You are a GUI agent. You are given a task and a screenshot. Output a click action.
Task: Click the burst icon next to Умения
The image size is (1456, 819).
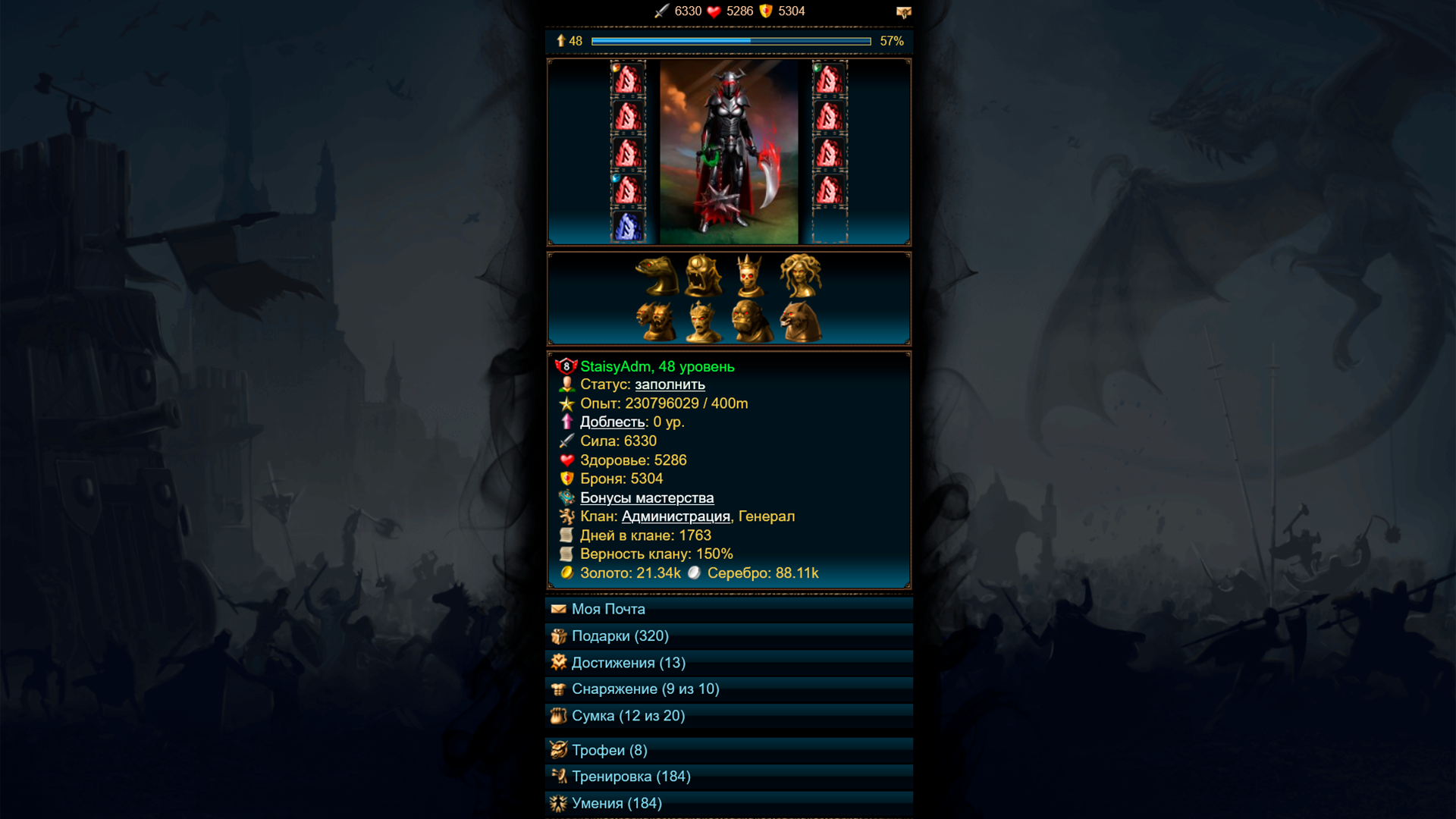pos(559,802)
